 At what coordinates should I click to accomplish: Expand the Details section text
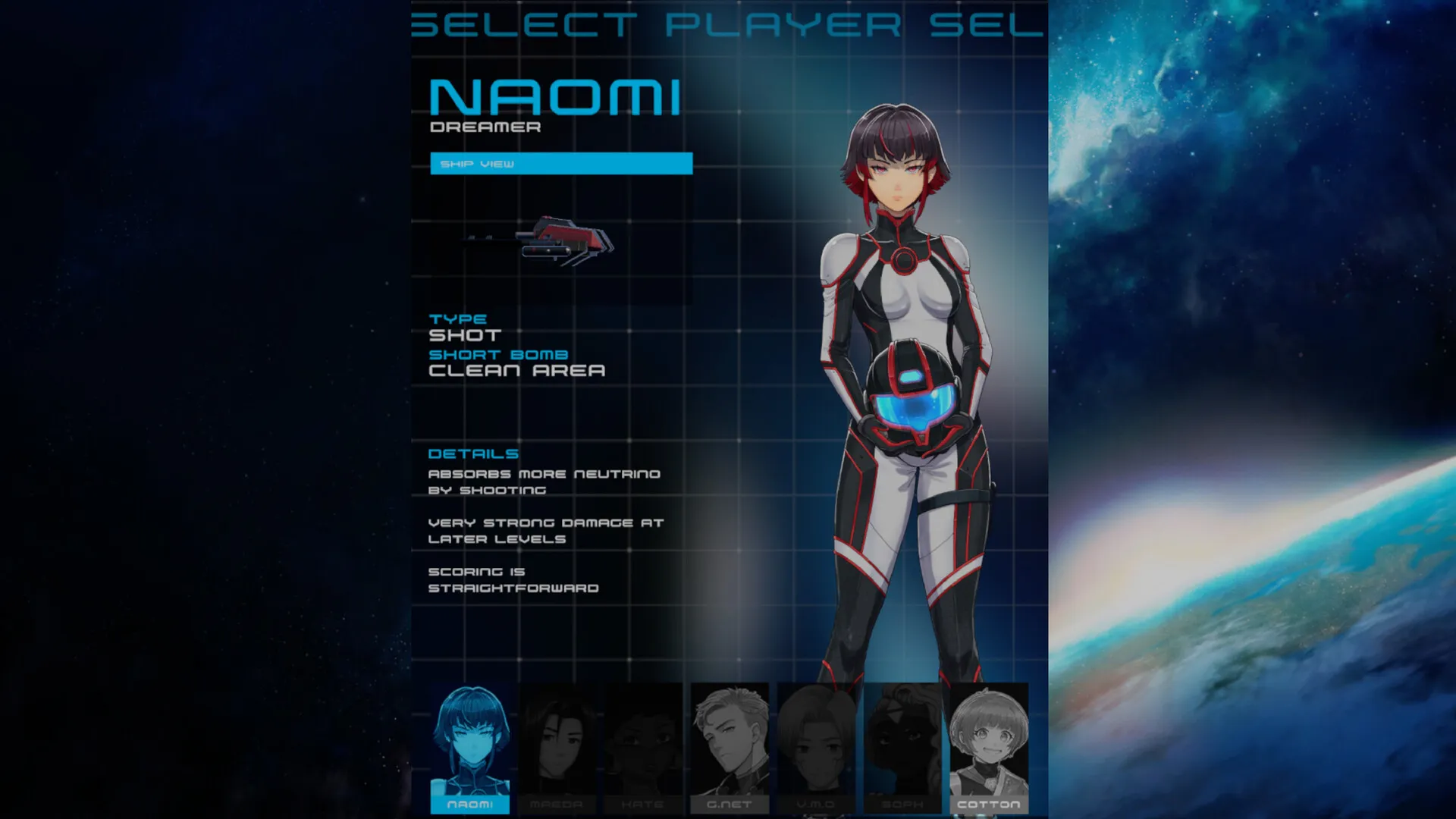[473, 453]
